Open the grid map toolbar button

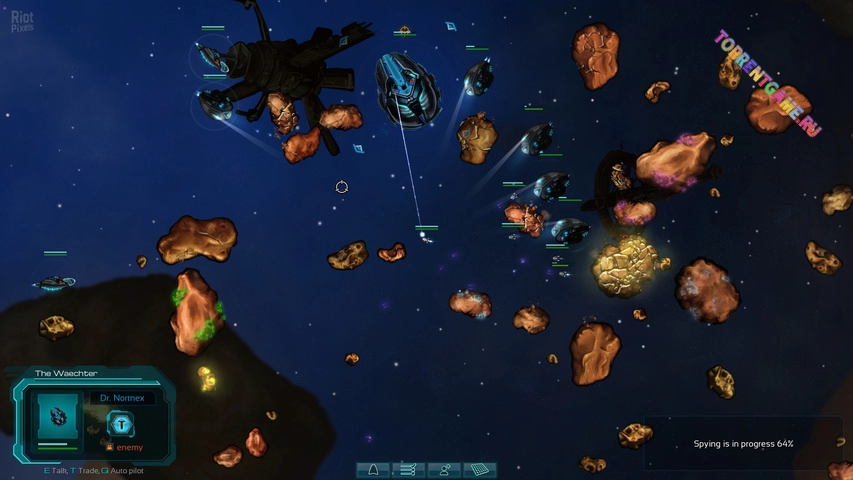click(x=481, y=469)
